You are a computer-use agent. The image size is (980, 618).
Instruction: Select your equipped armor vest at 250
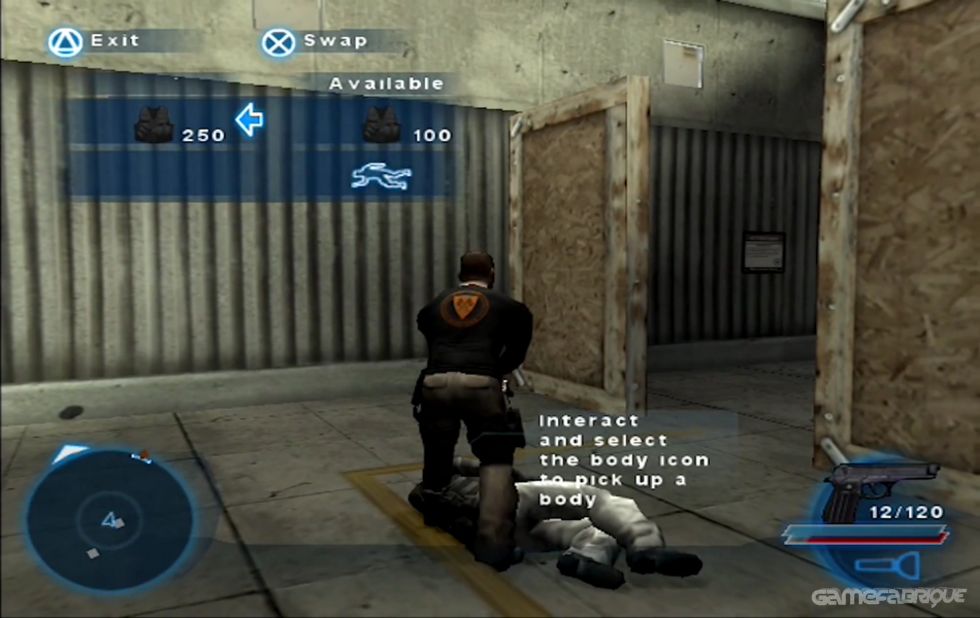[154, 126]
